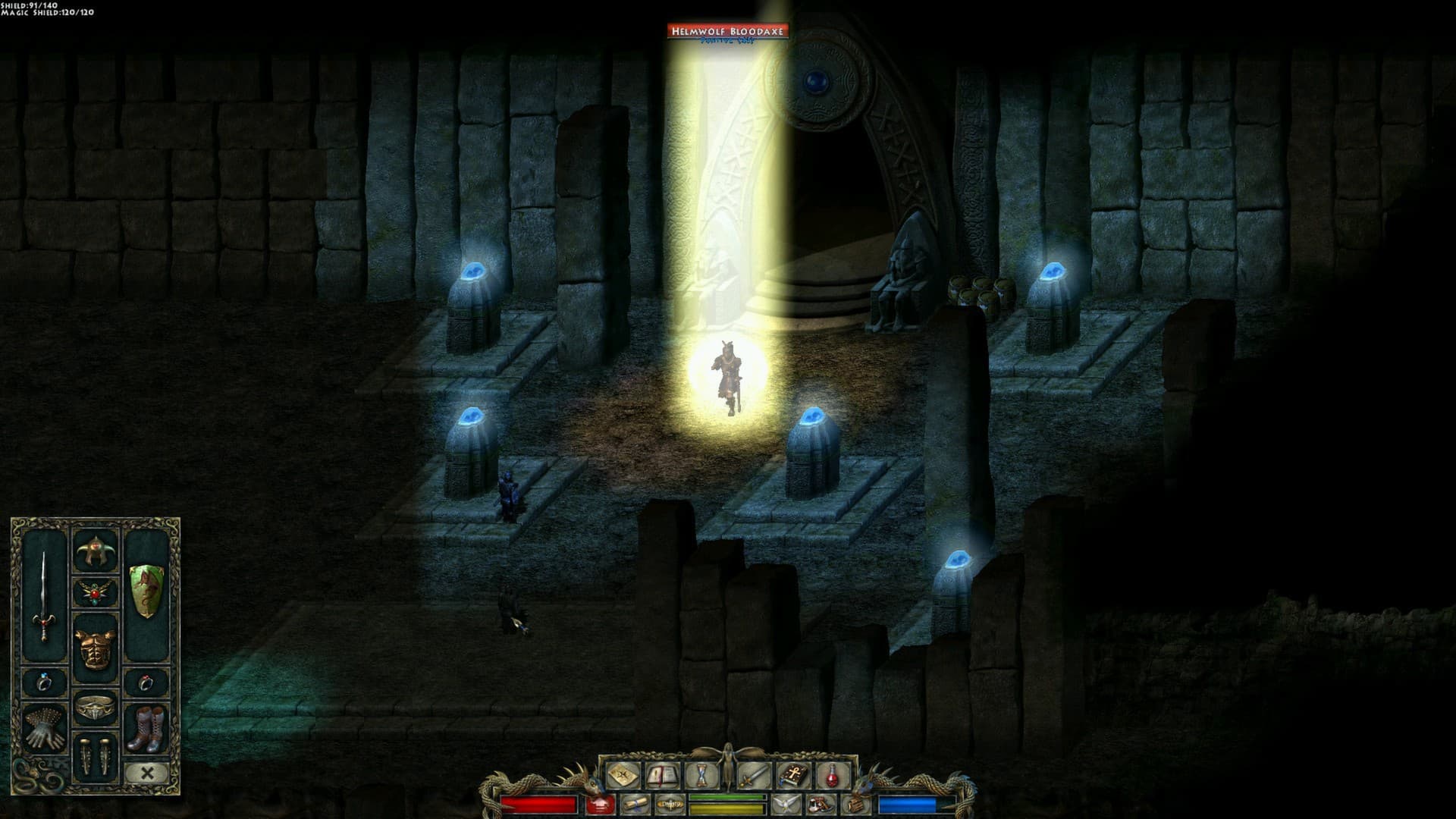Click the green dragon shield slot

pos(146,590)
